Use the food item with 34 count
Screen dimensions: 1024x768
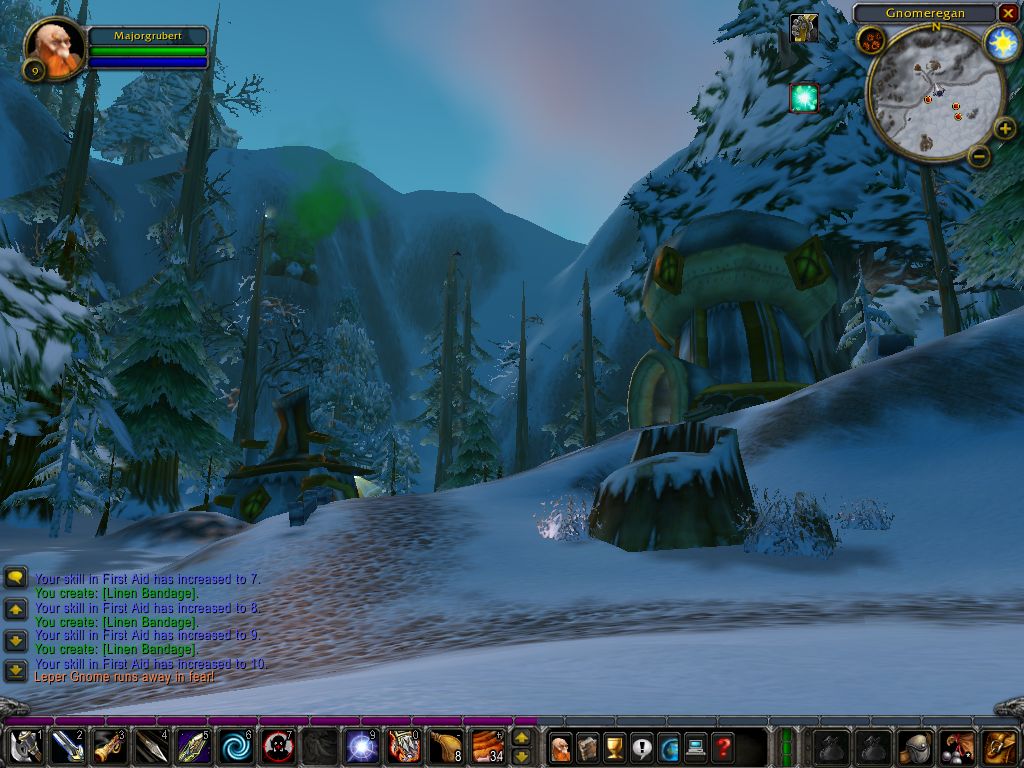(489, 747)
